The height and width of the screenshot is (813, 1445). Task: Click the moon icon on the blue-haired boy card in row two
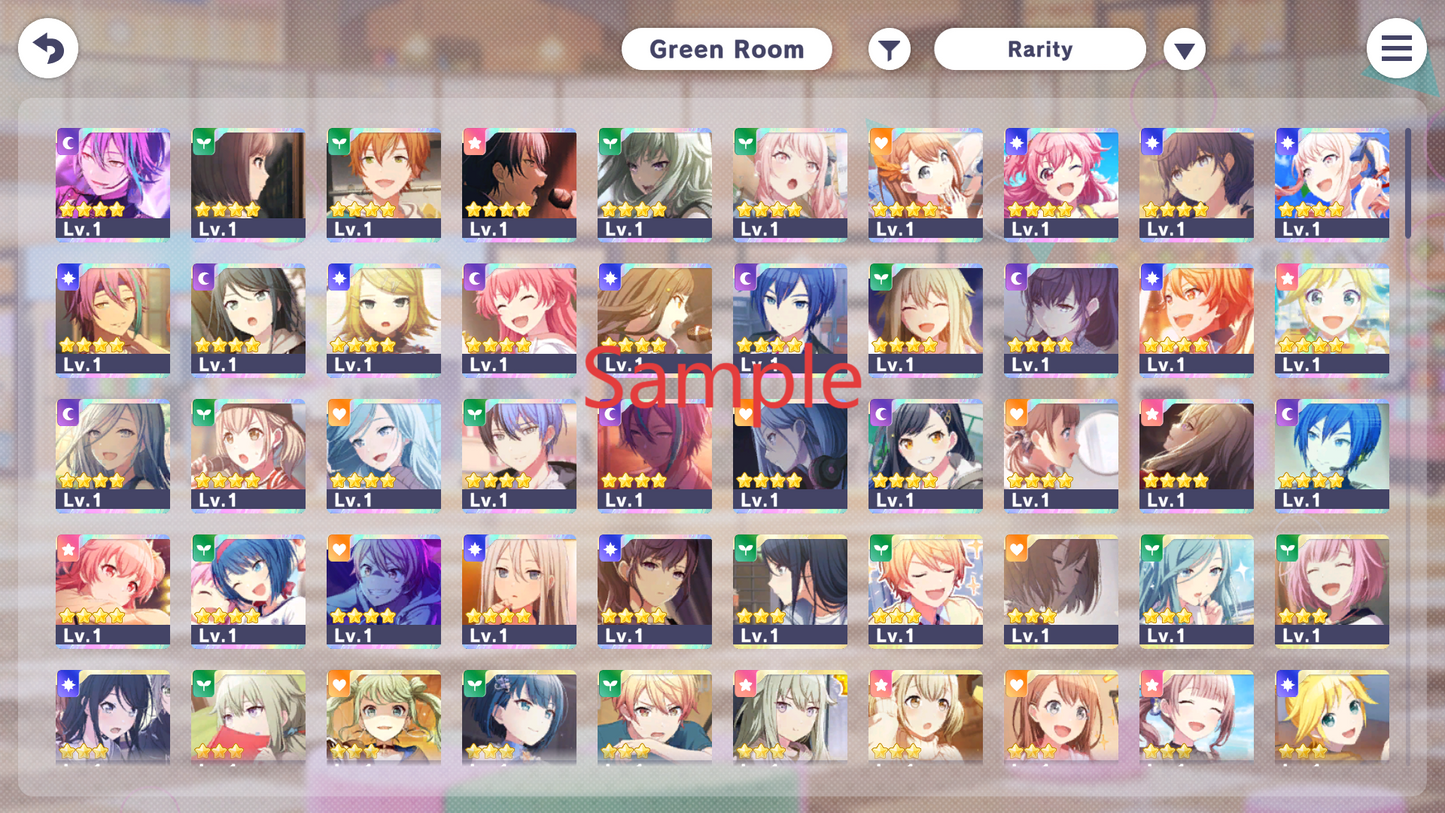tap(743, 278)
